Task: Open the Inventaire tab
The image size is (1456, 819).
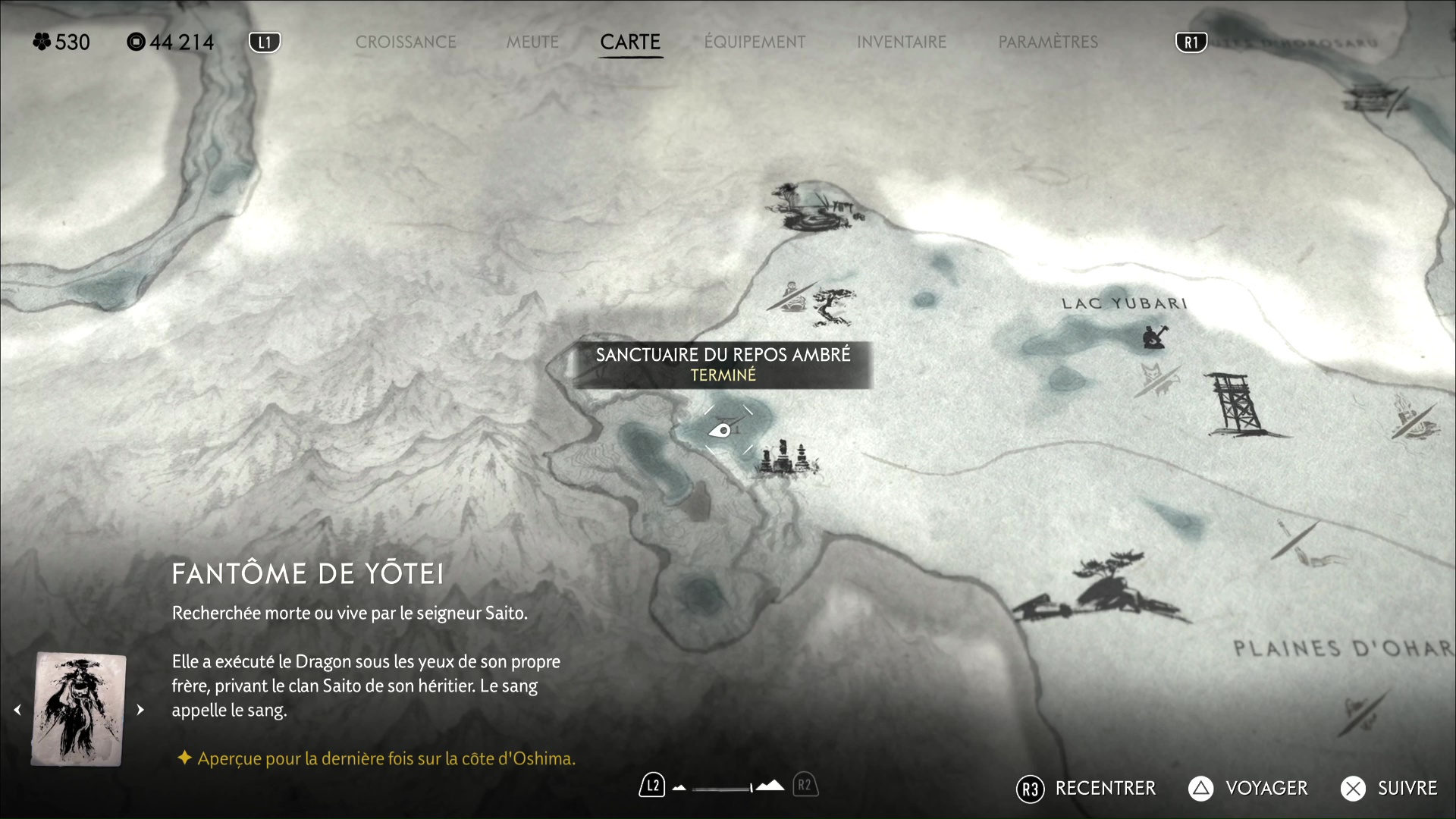Action: point(902,42)
